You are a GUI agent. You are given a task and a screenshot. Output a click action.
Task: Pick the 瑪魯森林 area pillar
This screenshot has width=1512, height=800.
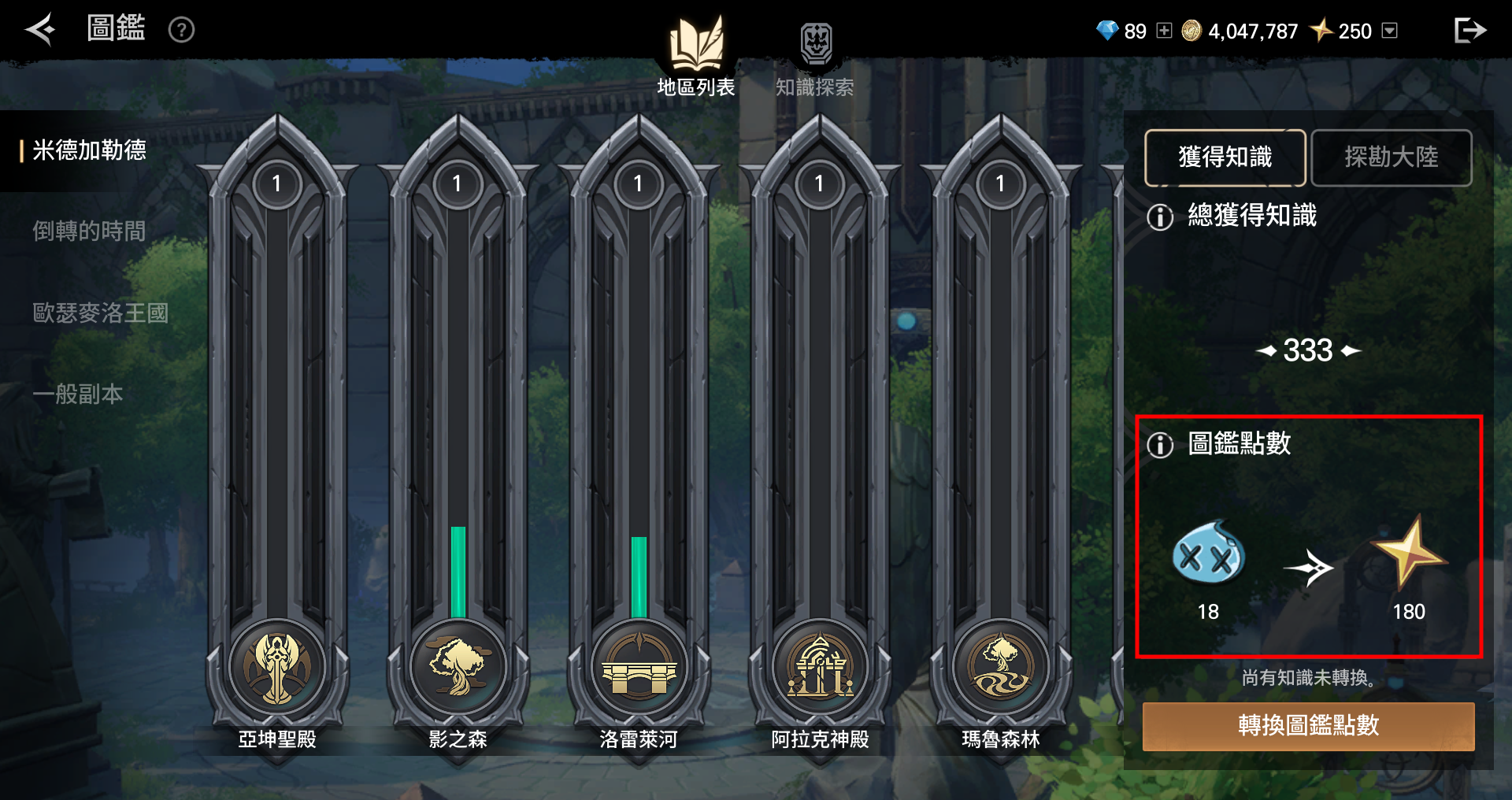1001,666
